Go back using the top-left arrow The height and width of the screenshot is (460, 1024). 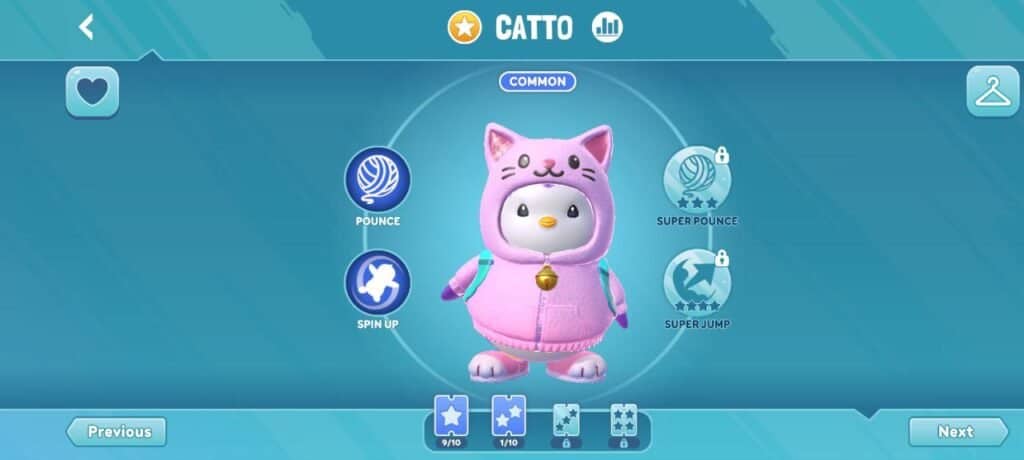87,27
